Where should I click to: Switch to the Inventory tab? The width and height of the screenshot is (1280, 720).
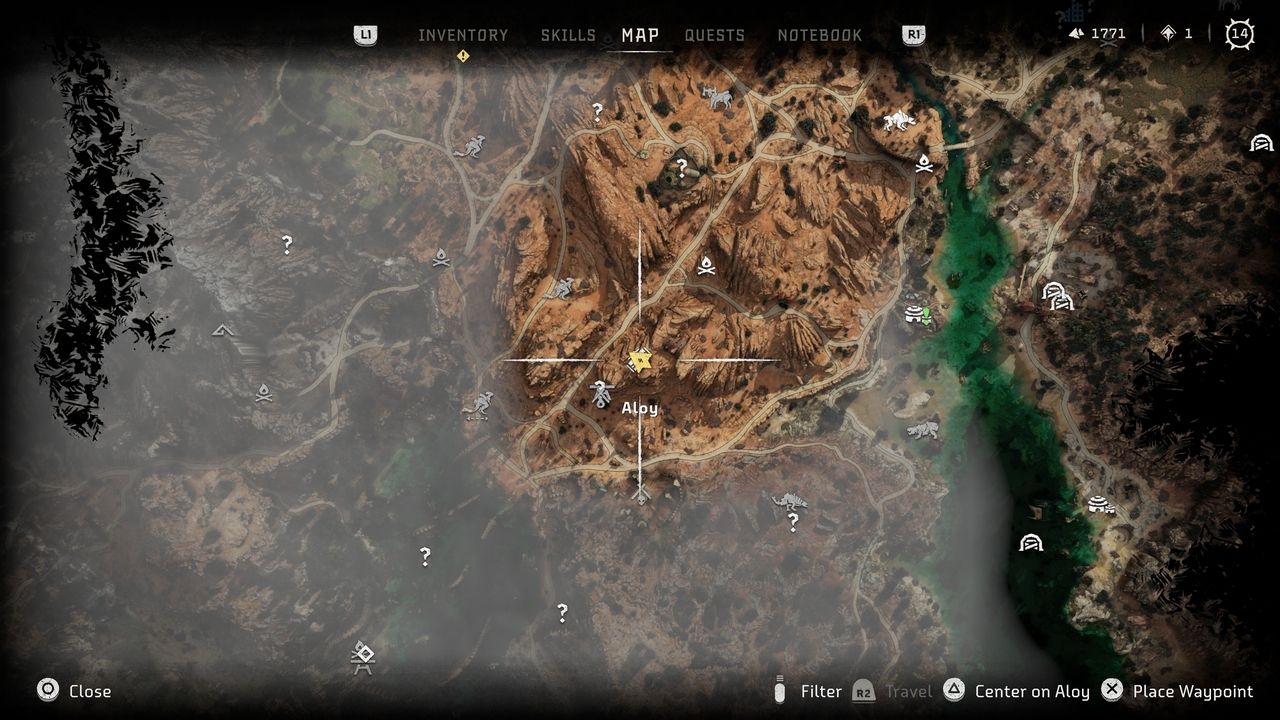pos(463,35)
